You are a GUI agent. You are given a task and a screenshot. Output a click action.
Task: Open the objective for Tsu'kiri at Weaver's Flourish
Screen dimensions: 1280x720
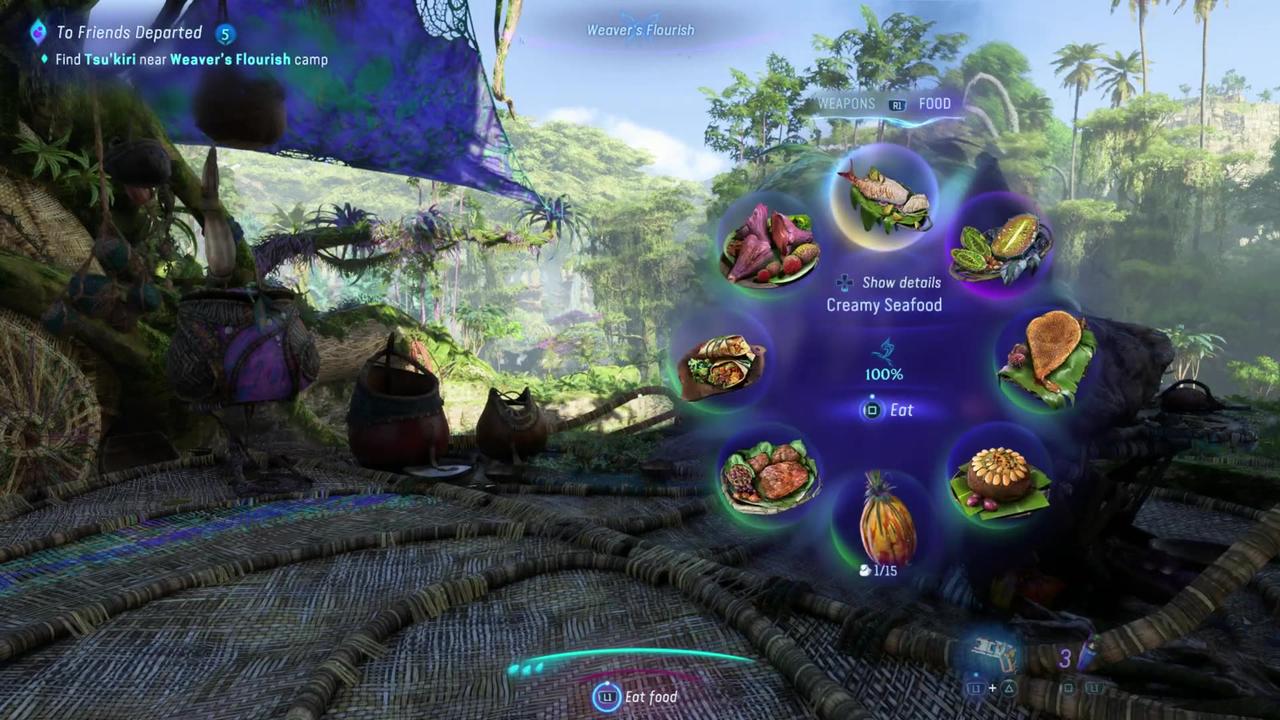(x=190, y=59)
